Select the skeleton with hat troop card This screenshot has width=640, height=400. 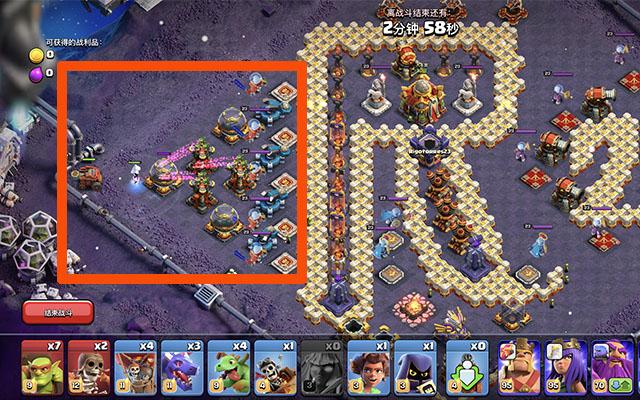(x=274, y=366)
